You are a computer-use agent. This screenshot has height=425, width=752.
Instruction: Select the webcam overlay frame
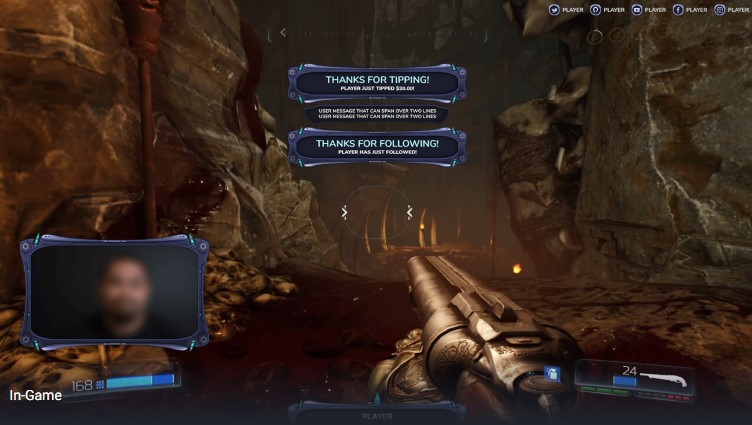tap(113, 292)
